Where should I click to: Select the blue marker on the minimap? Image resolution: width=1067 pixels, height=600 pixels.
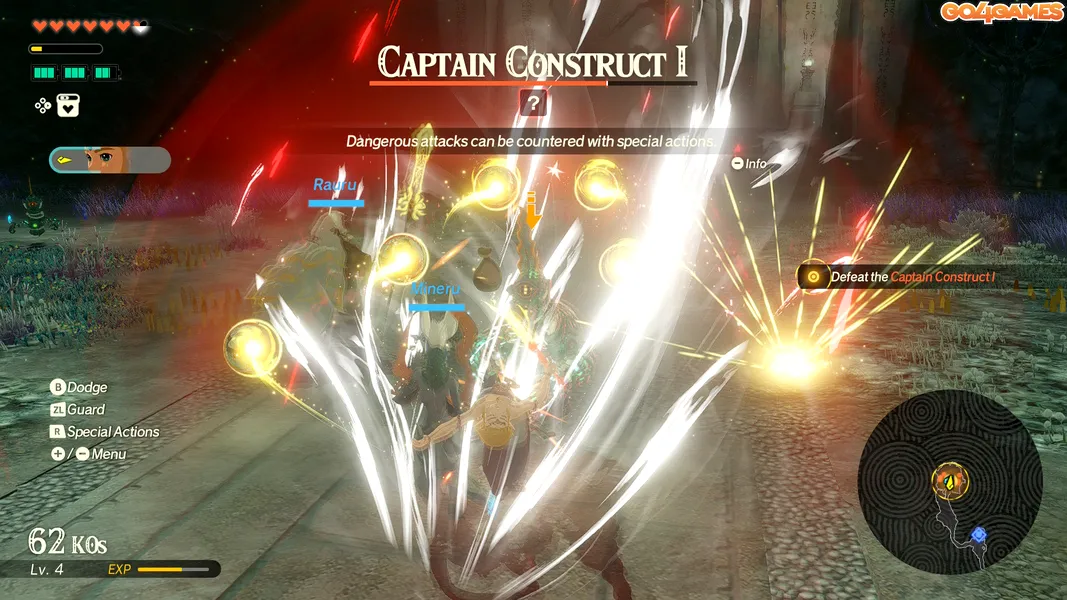tap(979, 534)
